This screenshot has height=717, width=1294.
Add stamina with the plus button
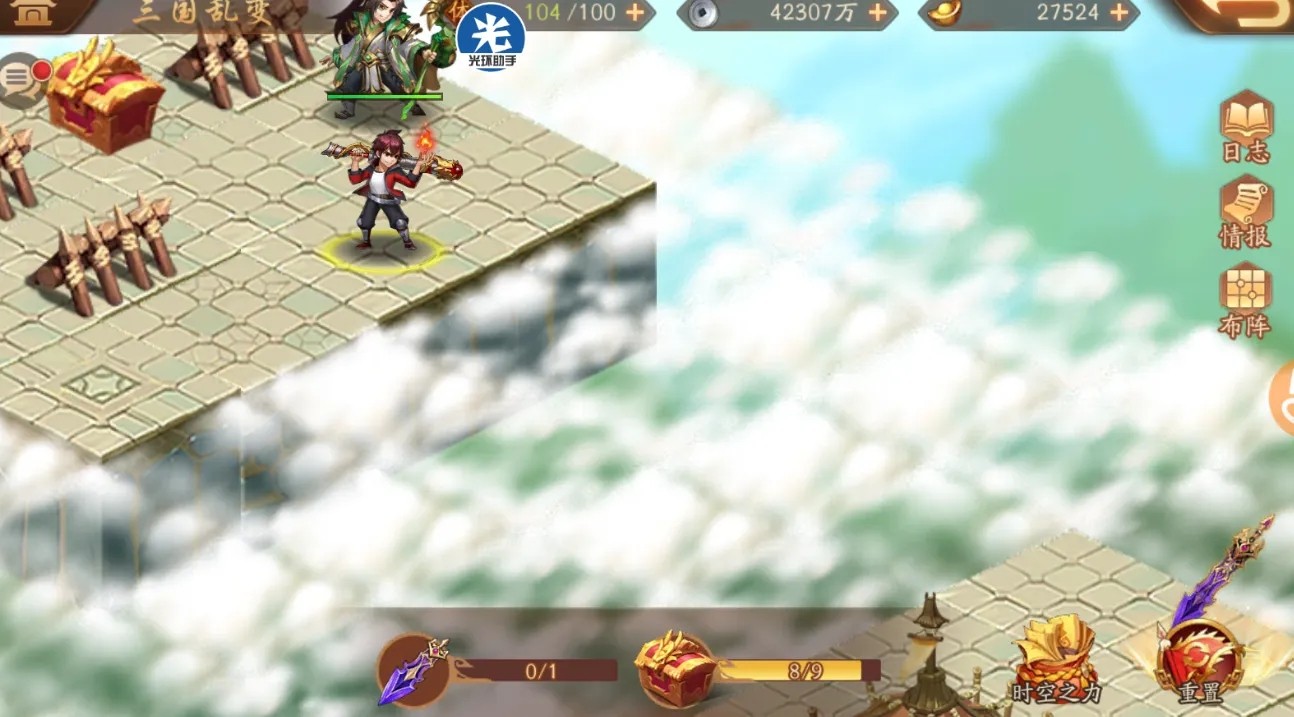point(635,13)
